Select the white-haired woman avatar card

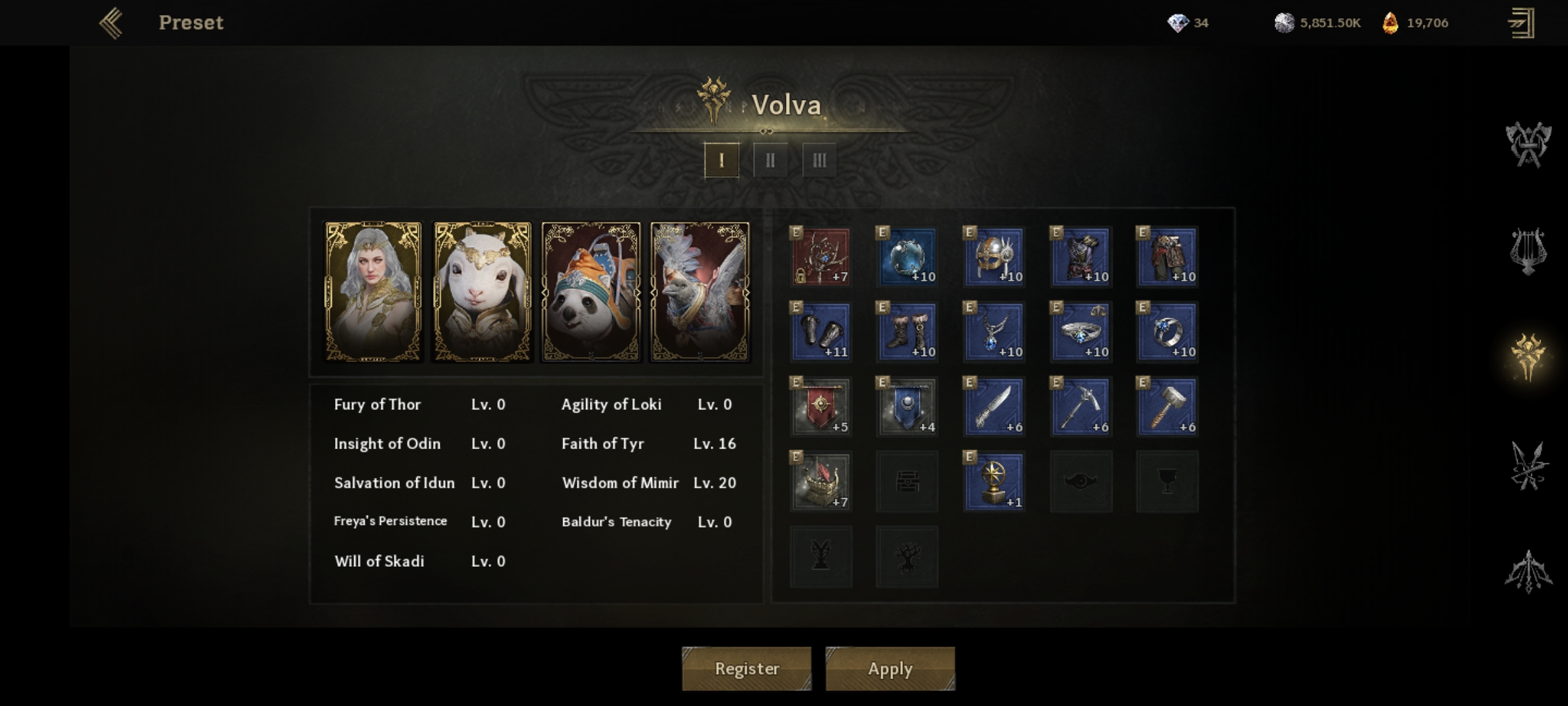[x=373, y=292]
